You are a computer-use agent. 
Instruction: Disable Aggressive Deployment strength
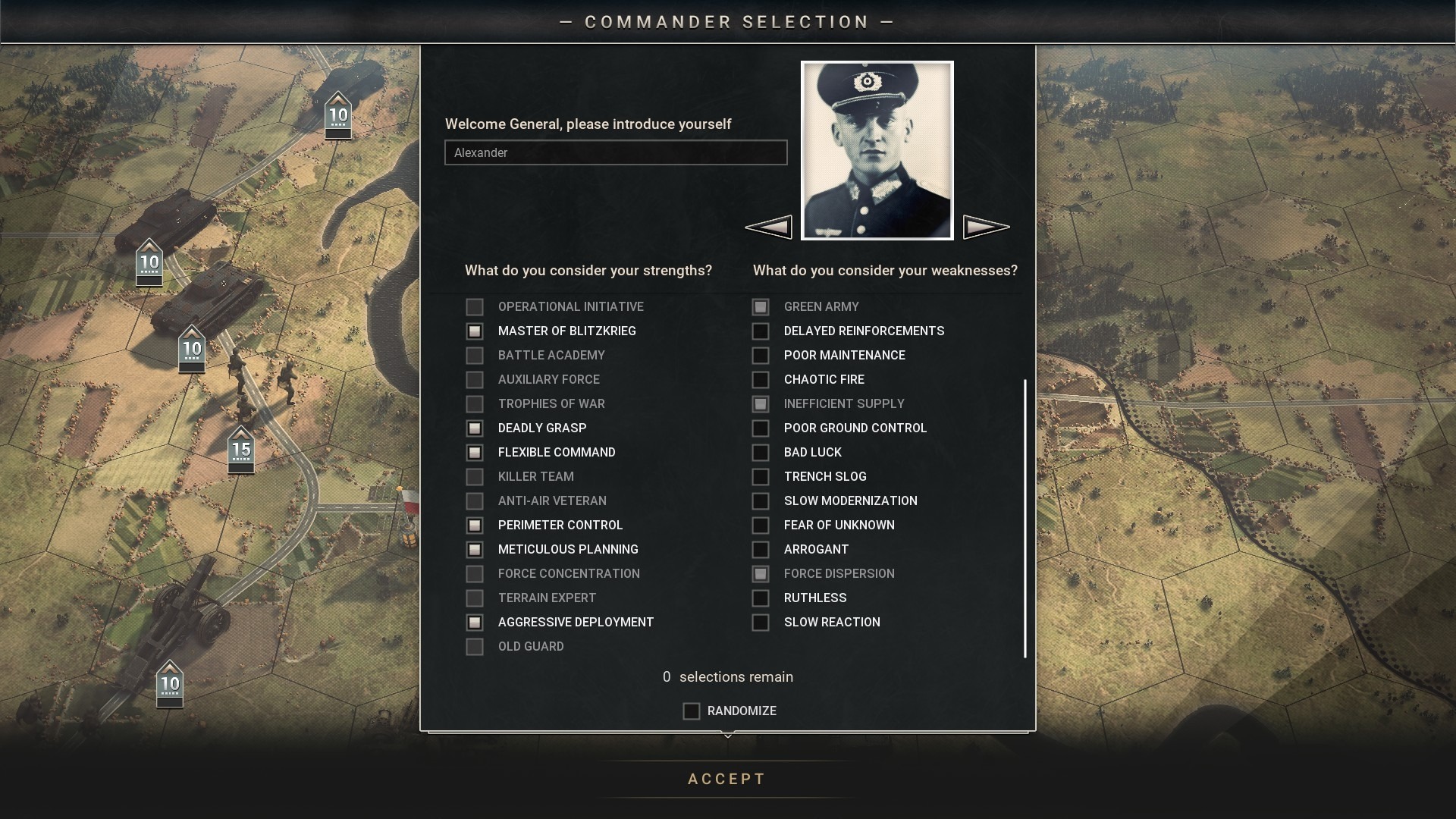[x=475, y=623]
